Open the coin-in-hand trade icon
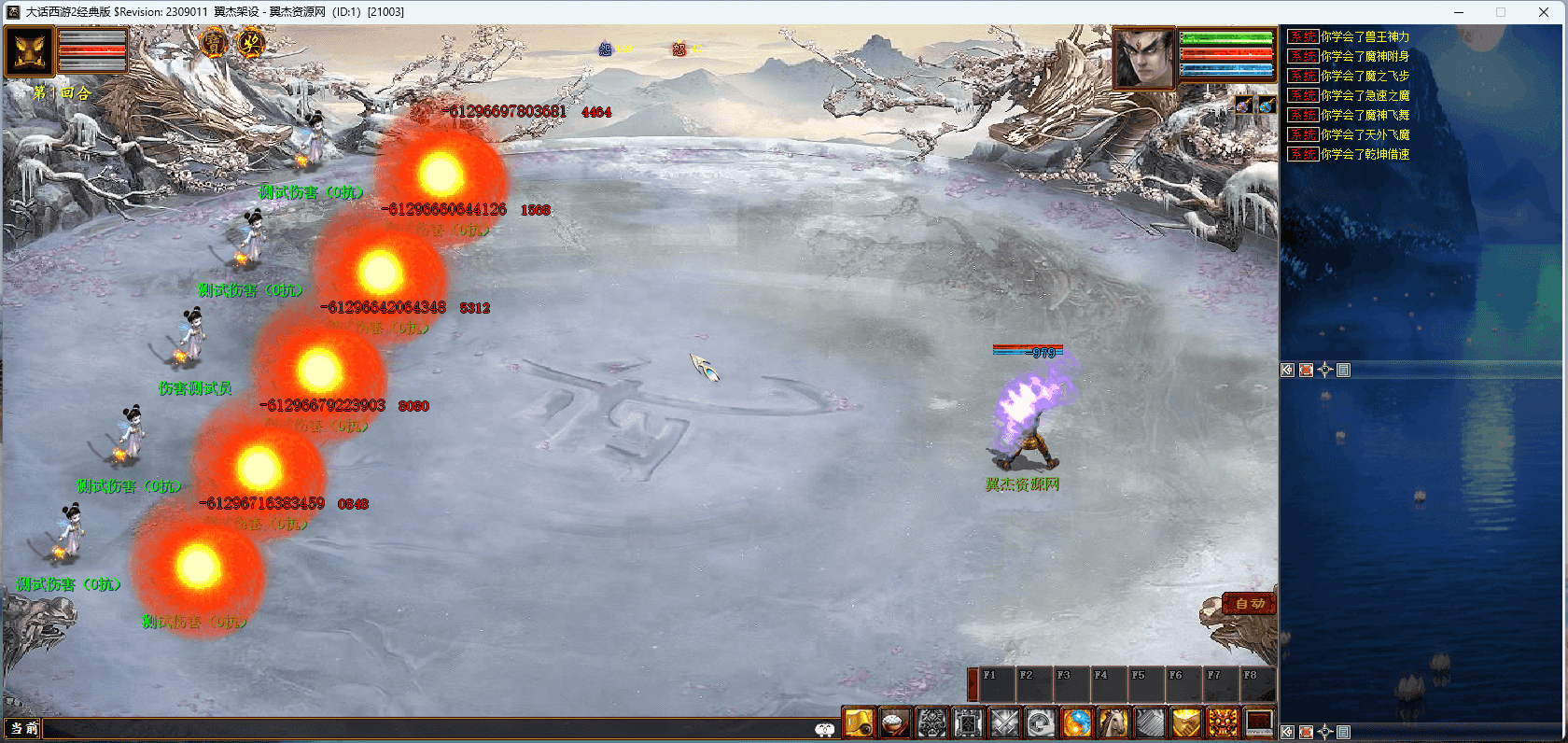Screen dimensions: 1568x743 pyautogui.click(x=1041, y=723)
